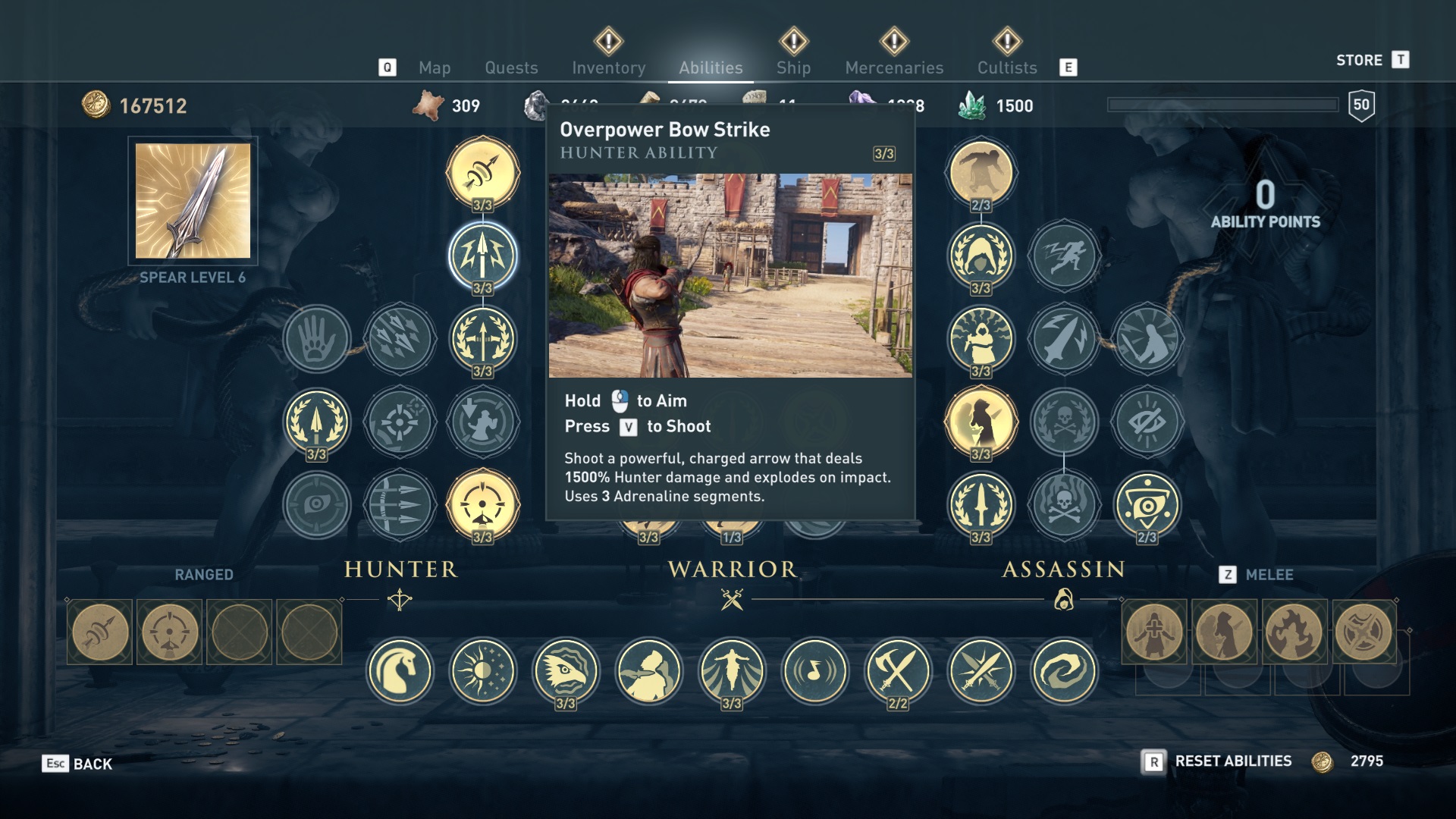Select the musical note ability icon

815,671
